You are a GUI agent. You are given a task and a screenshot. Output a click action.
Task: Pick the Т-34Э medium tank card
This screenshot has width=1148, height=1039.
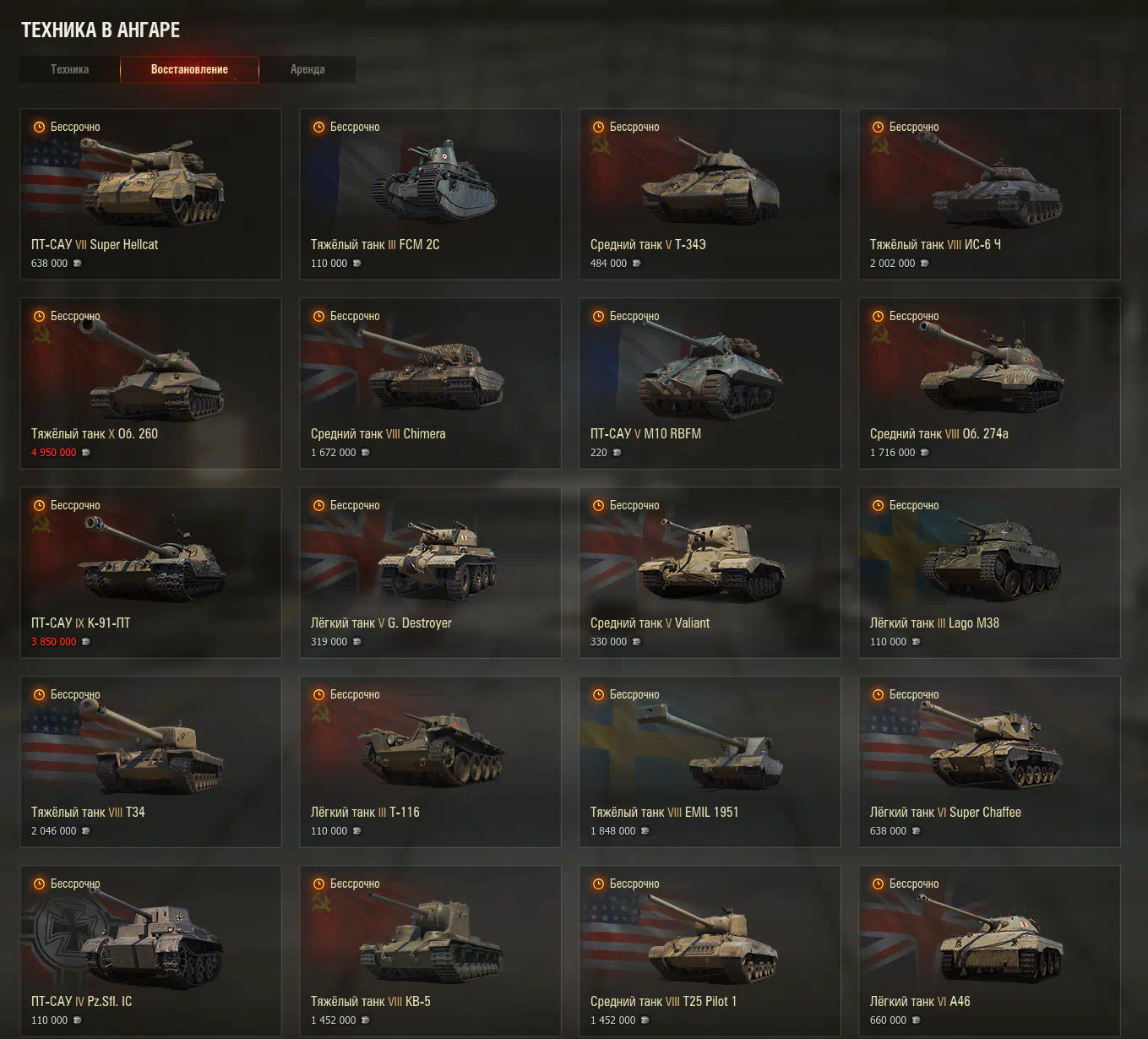(710, 194)
